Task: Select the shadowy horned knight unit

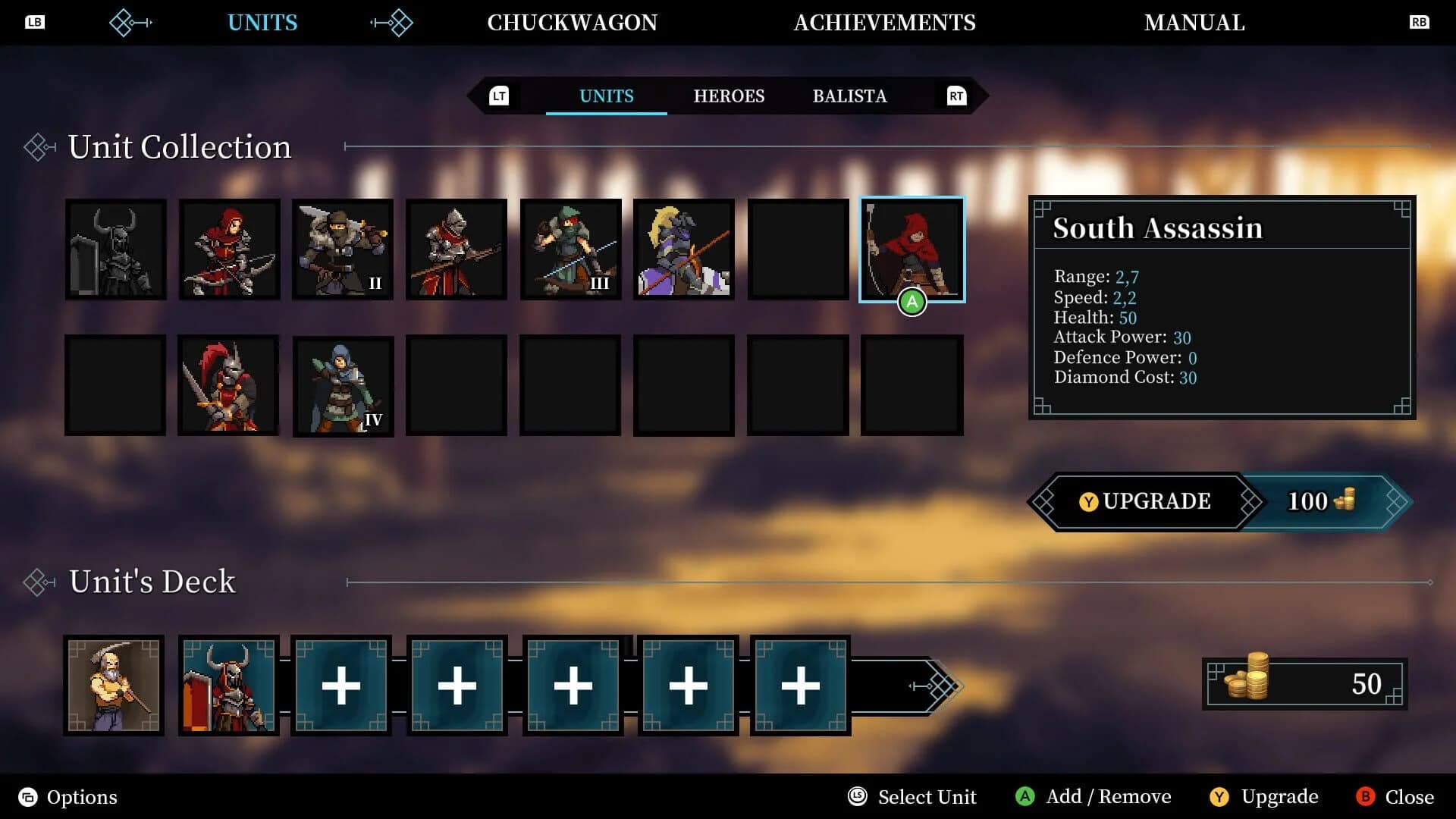Action: pos(115,249)
